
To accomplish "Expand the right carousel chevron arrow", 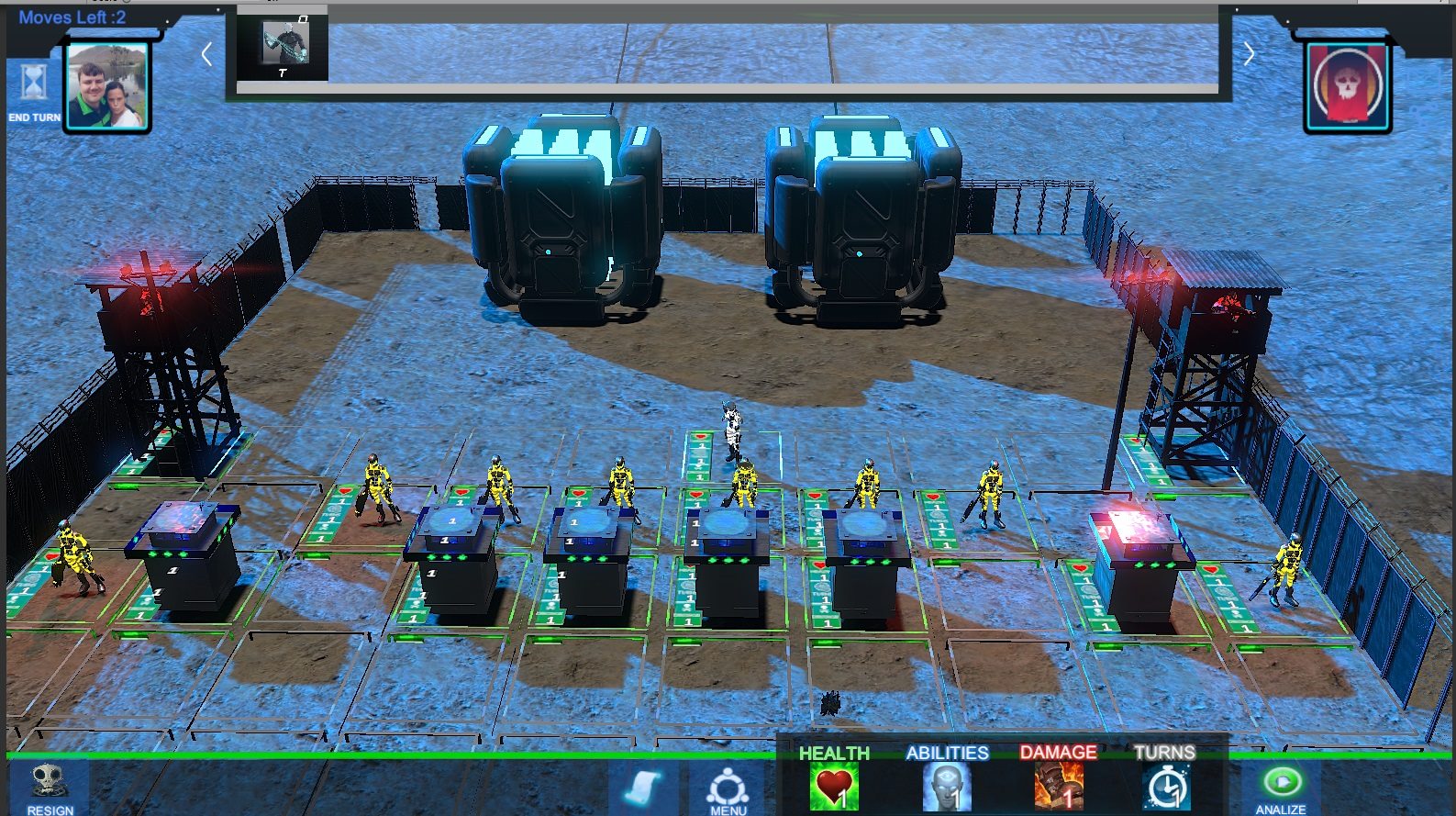I will coord(1250,54).
